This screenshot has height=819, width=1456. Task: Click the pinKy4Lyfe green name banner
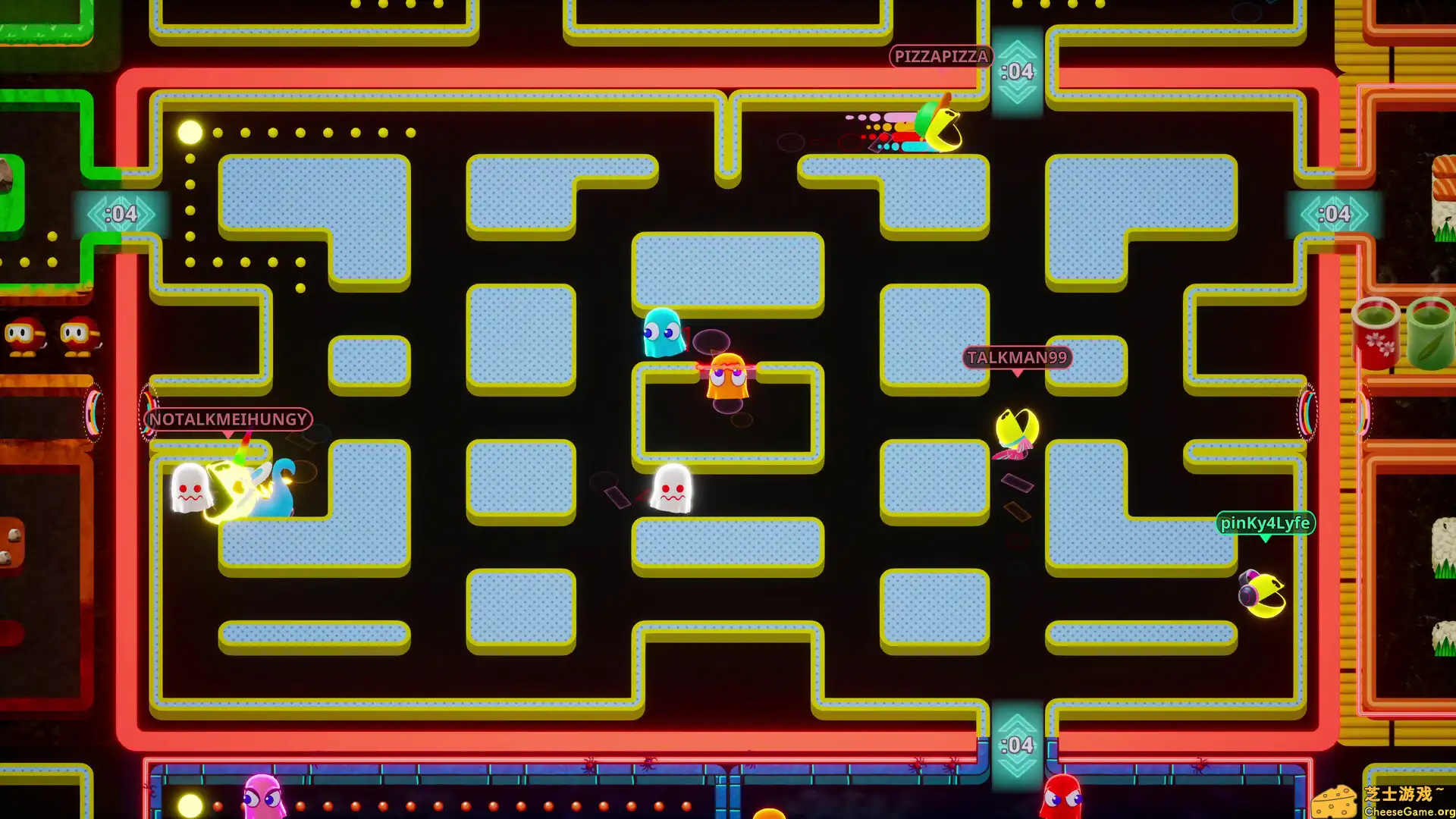1265,523
